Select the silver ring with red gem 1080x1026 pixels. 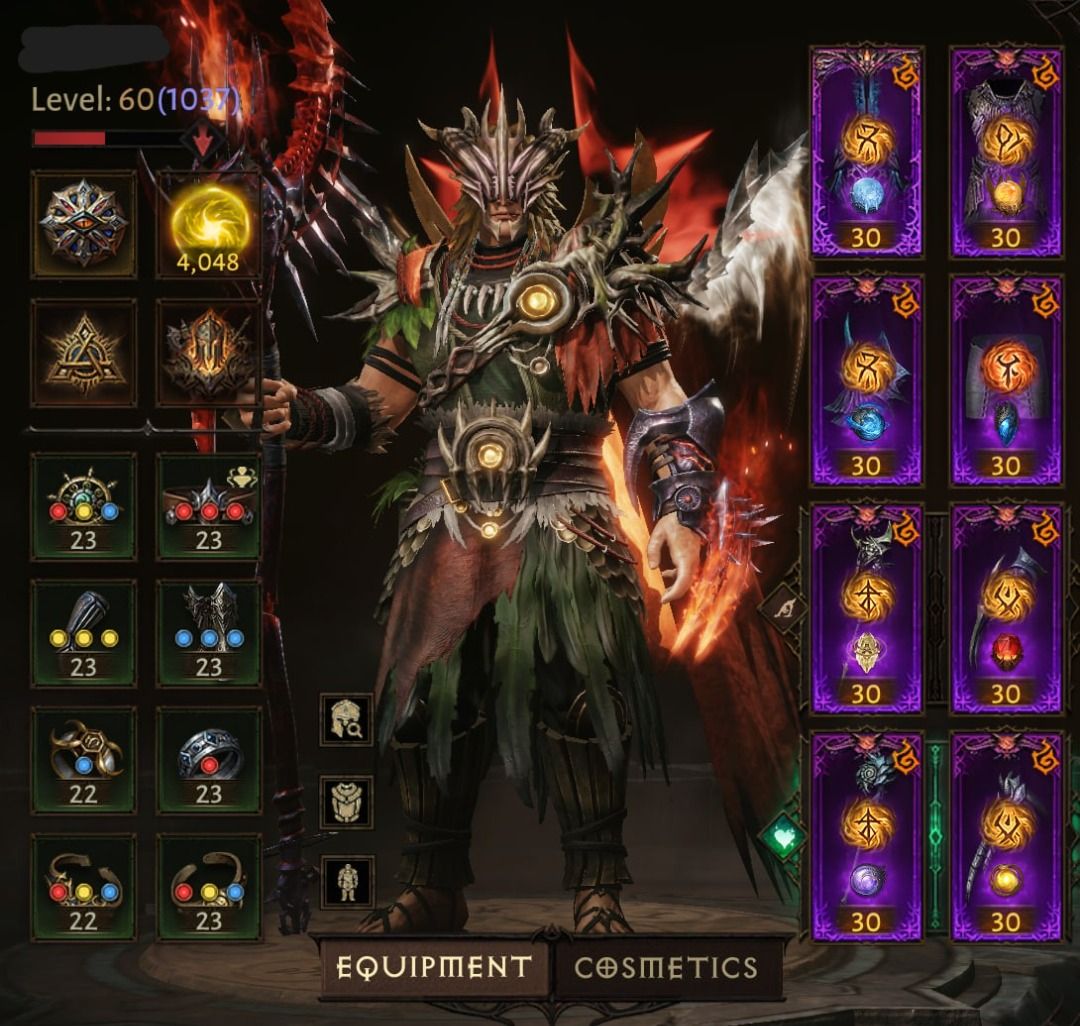(x=209, y=760)
